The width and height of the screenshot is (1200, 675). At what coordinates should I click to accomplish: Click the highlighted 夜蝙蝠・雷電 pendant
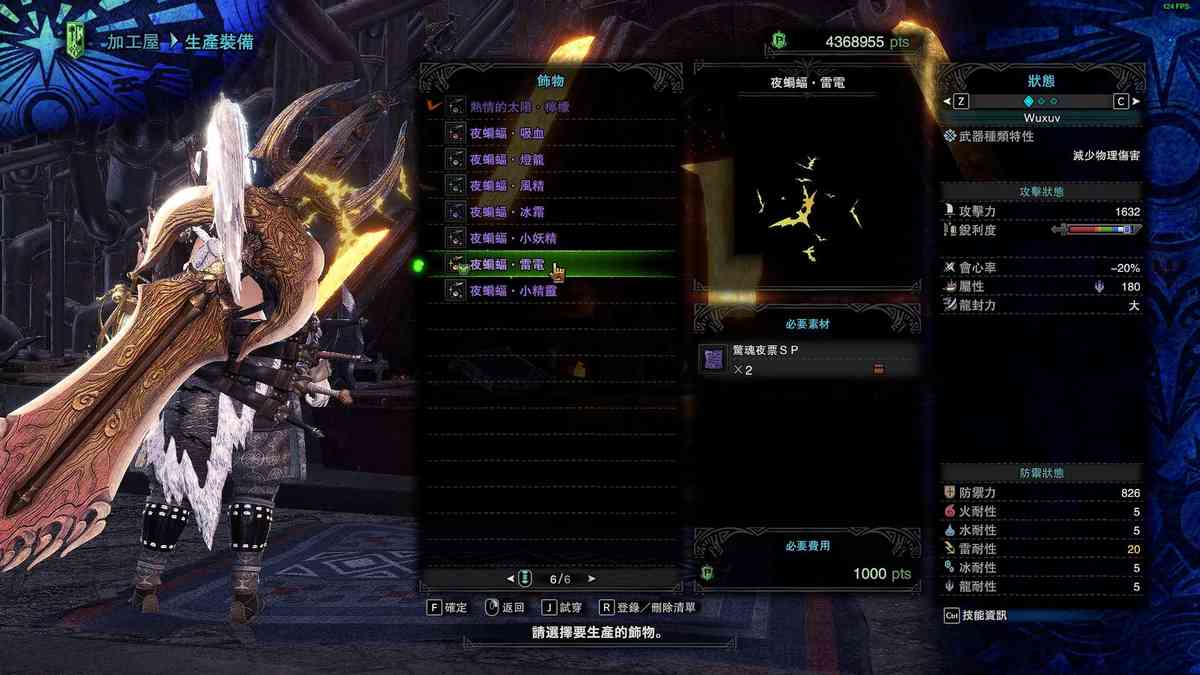point(507,265)
